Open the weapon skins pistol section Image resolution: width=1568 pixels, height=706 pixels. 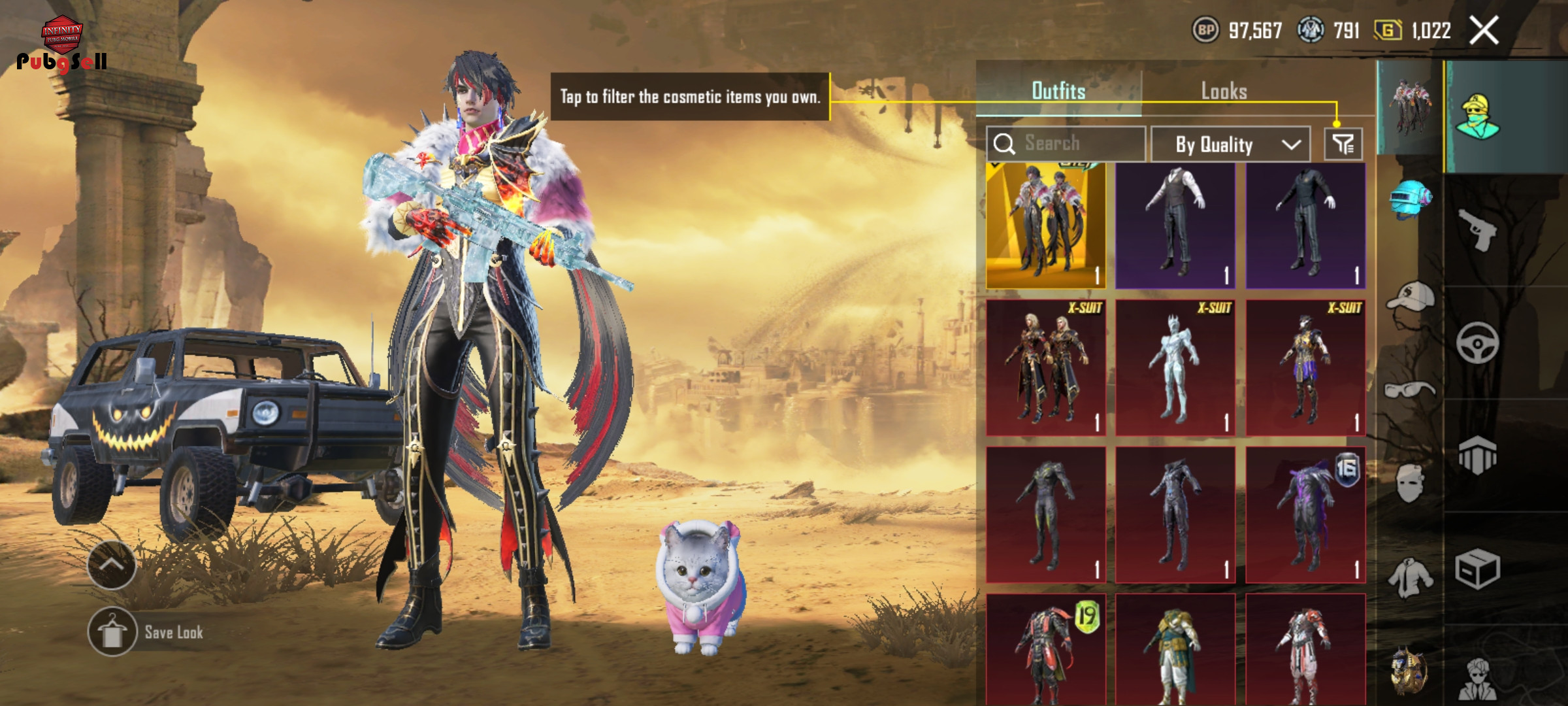(x=1477, y=229)
